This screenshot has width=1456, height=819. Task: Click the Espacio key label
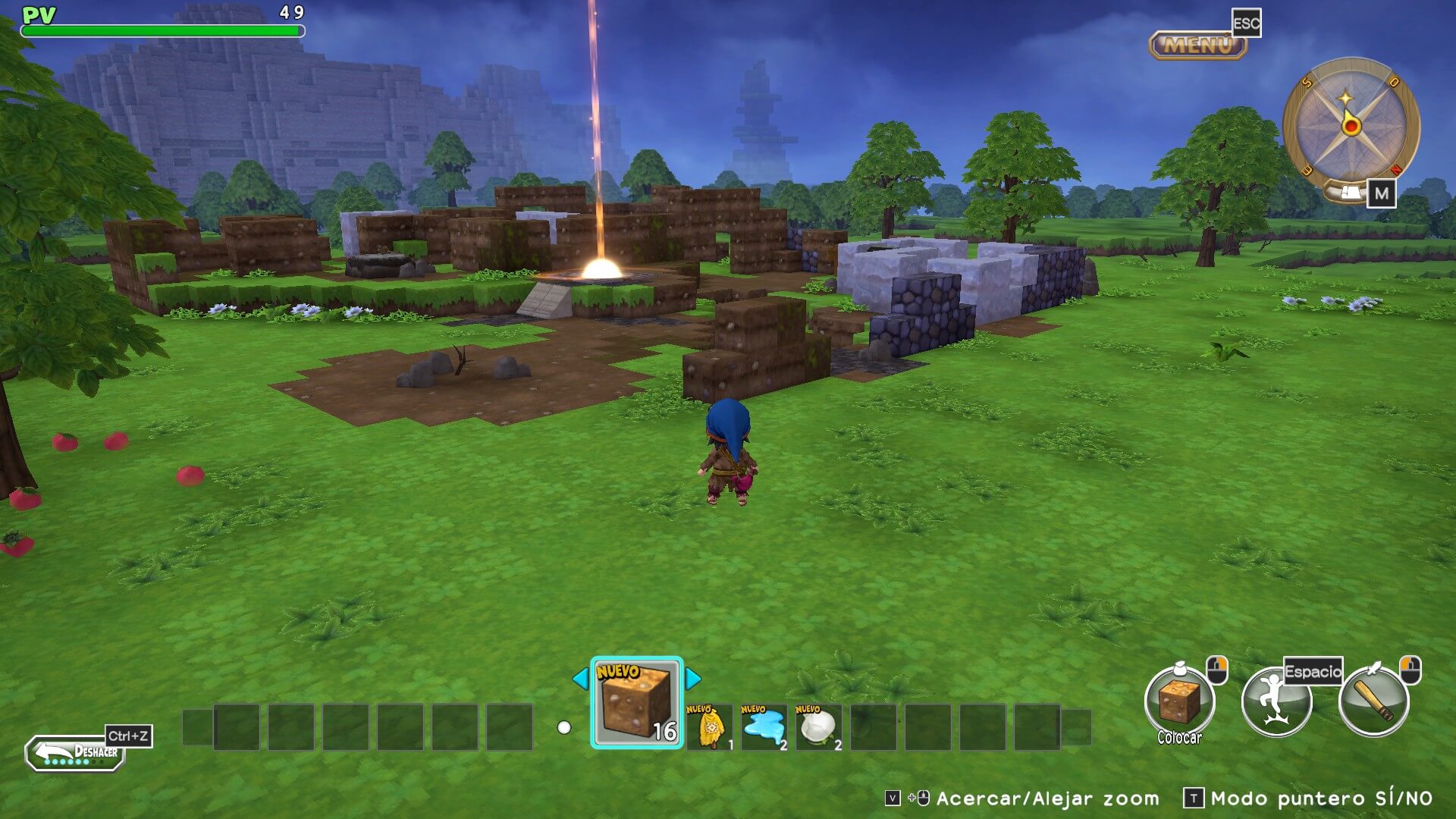[x=1312, y=670]
